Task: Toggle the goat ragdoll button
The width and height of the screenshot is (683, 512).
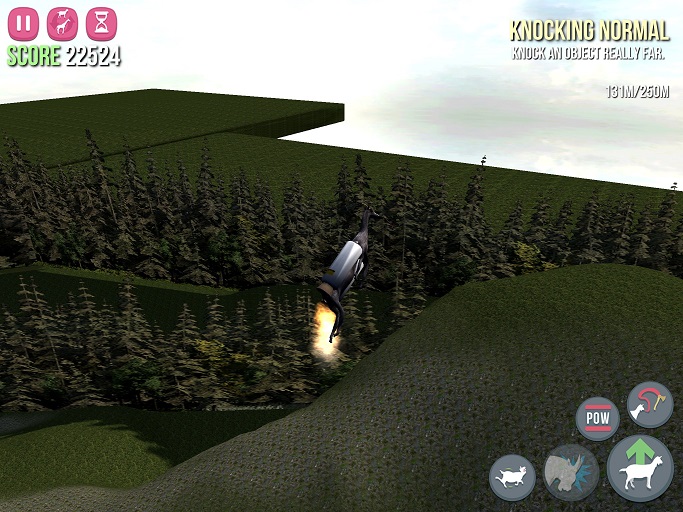Action: click(x=512, y=477)
